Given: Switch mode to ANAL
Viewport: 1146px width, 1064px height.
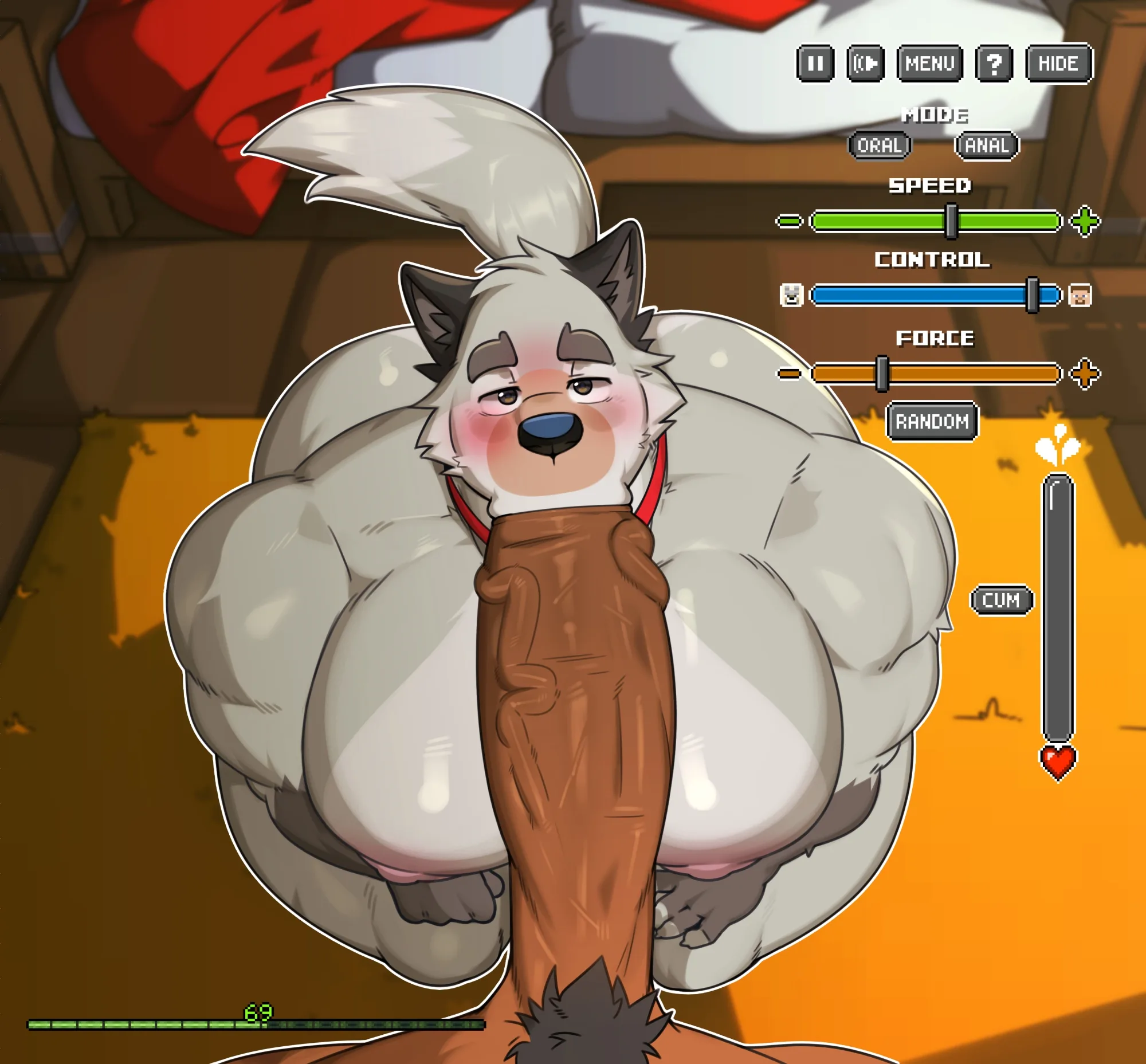Looking at the screenshot, I should [987, 145].
